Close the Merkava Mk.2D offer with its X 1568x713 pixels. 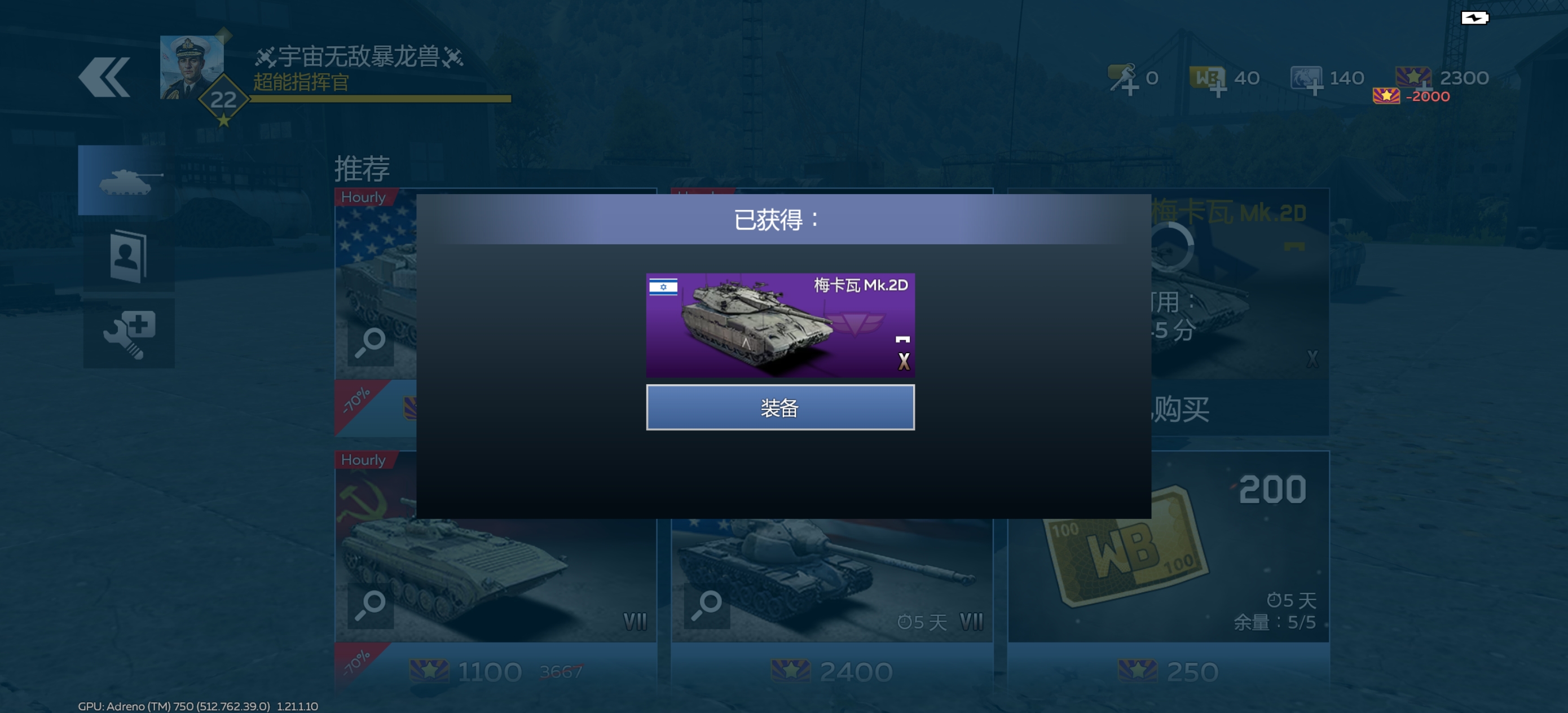tap(905, 360)
